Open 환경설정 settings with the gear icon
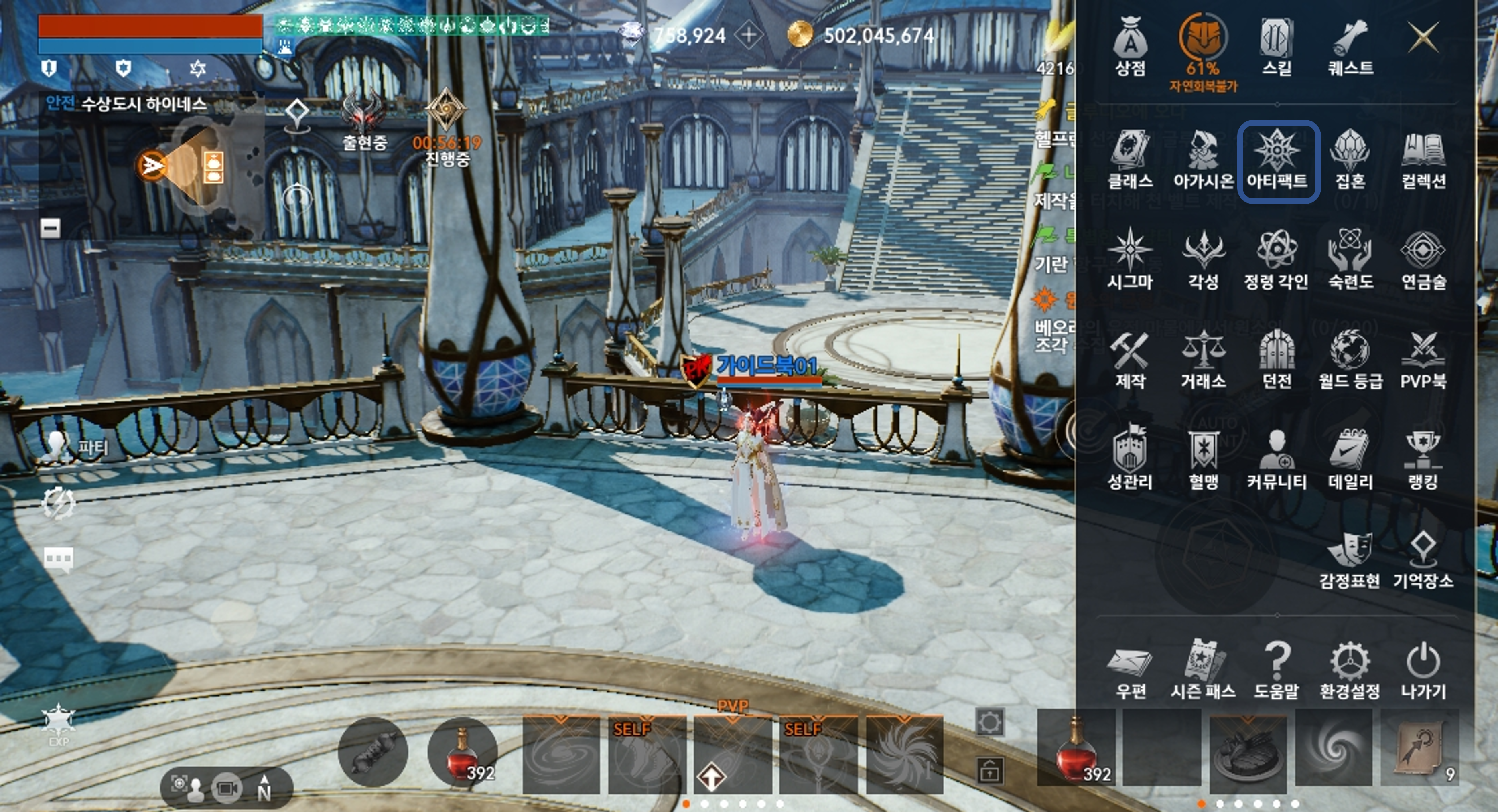This screenshot has width=1498, height=812. [x=1350, y=671]
